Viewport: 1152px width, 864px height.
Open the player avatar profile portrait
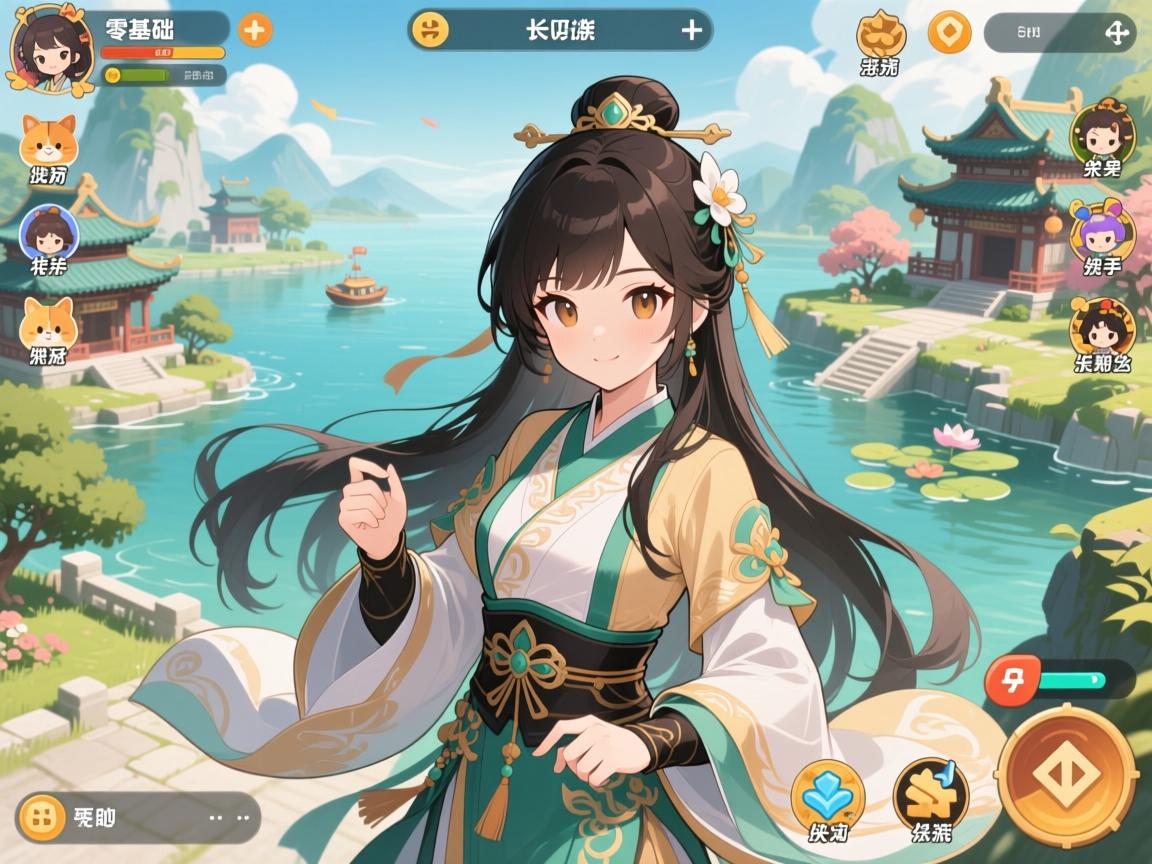[x=51, y=48]
